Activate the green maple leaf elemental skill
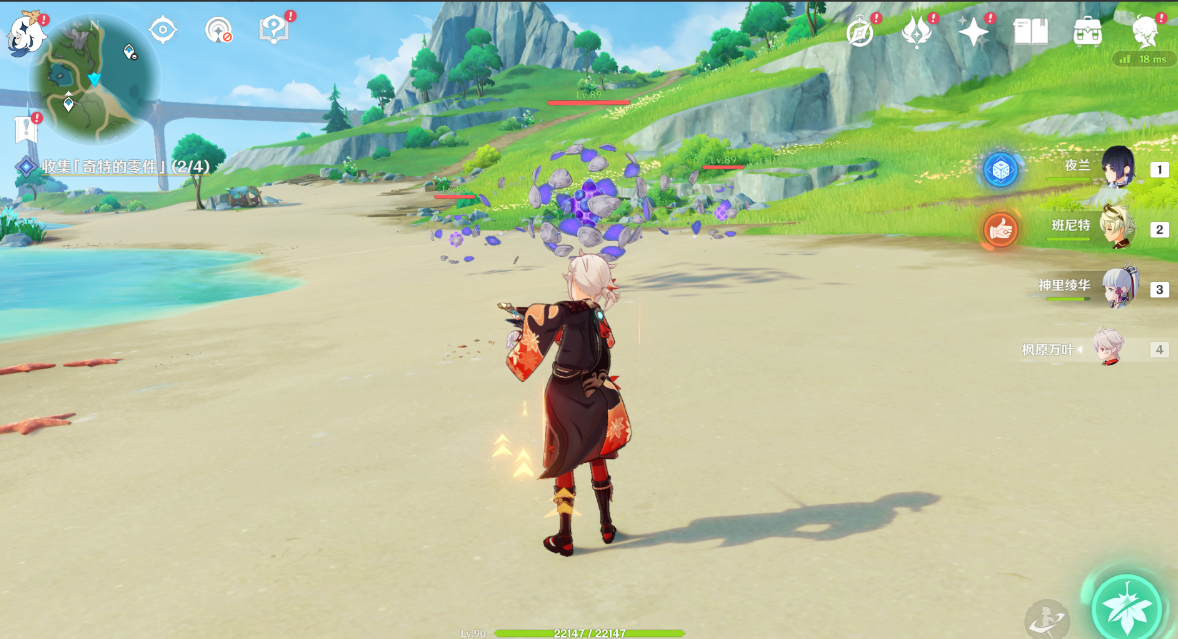The width and height of the screenshot is (1178, 639). pos(1127,604)
